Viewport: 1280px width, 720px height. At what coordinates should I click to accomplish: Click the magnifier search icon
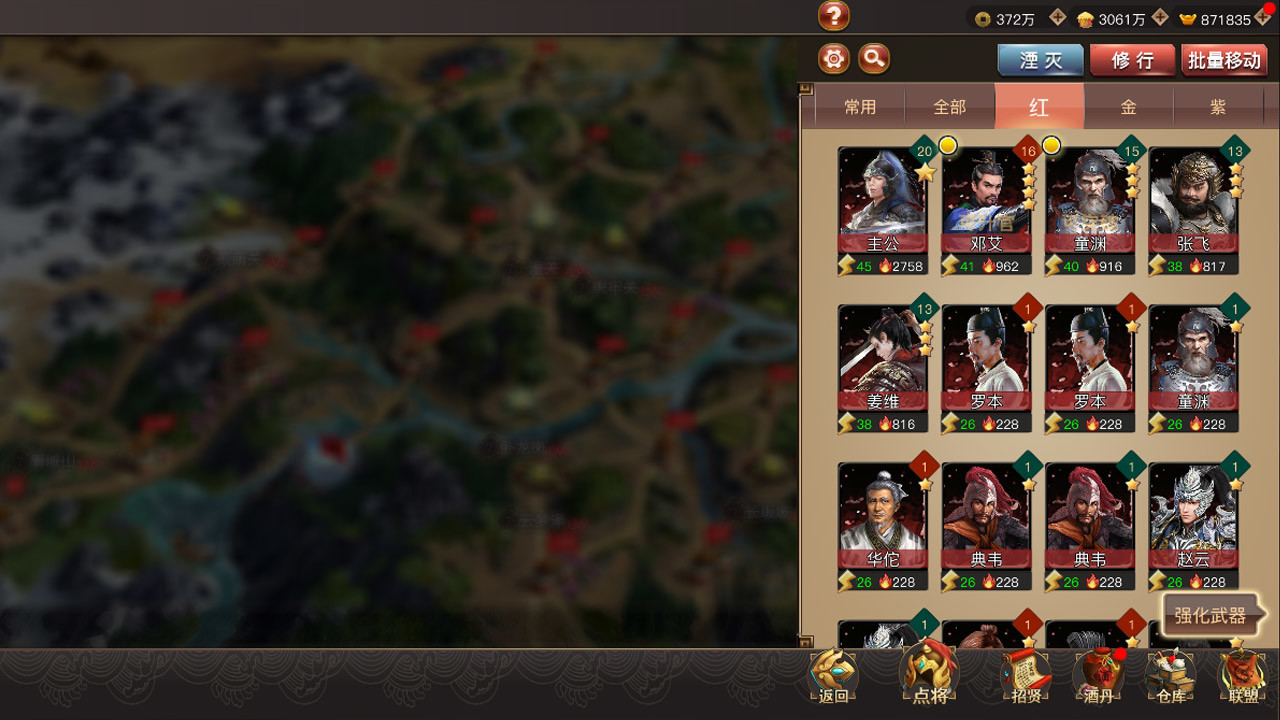[x=873, y=59]
